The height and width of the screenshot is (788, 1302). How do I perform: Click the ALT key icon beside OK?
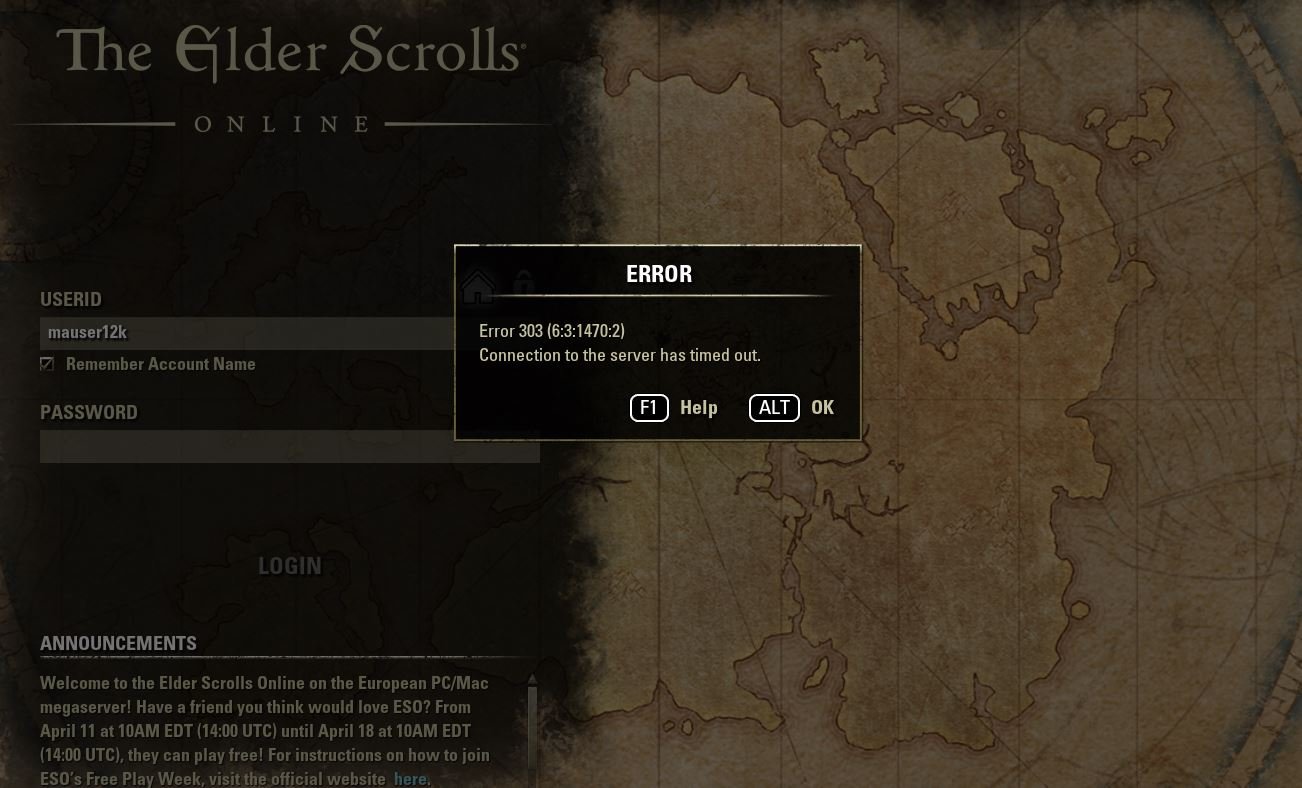[774, 407]
